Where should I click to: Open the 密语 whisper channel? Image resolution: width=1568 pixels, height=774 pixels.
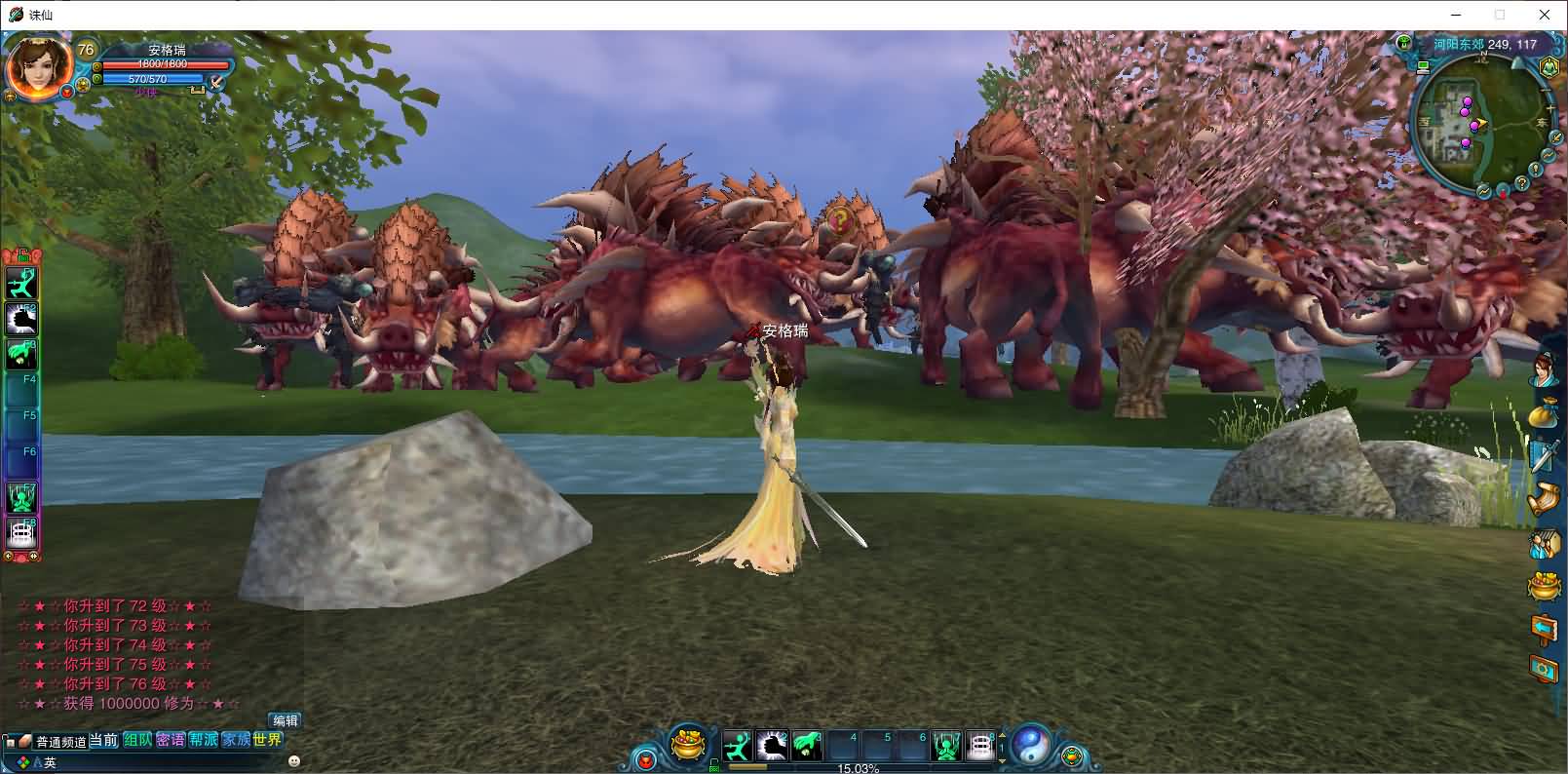pyautogui.click(x=170, y=740)
